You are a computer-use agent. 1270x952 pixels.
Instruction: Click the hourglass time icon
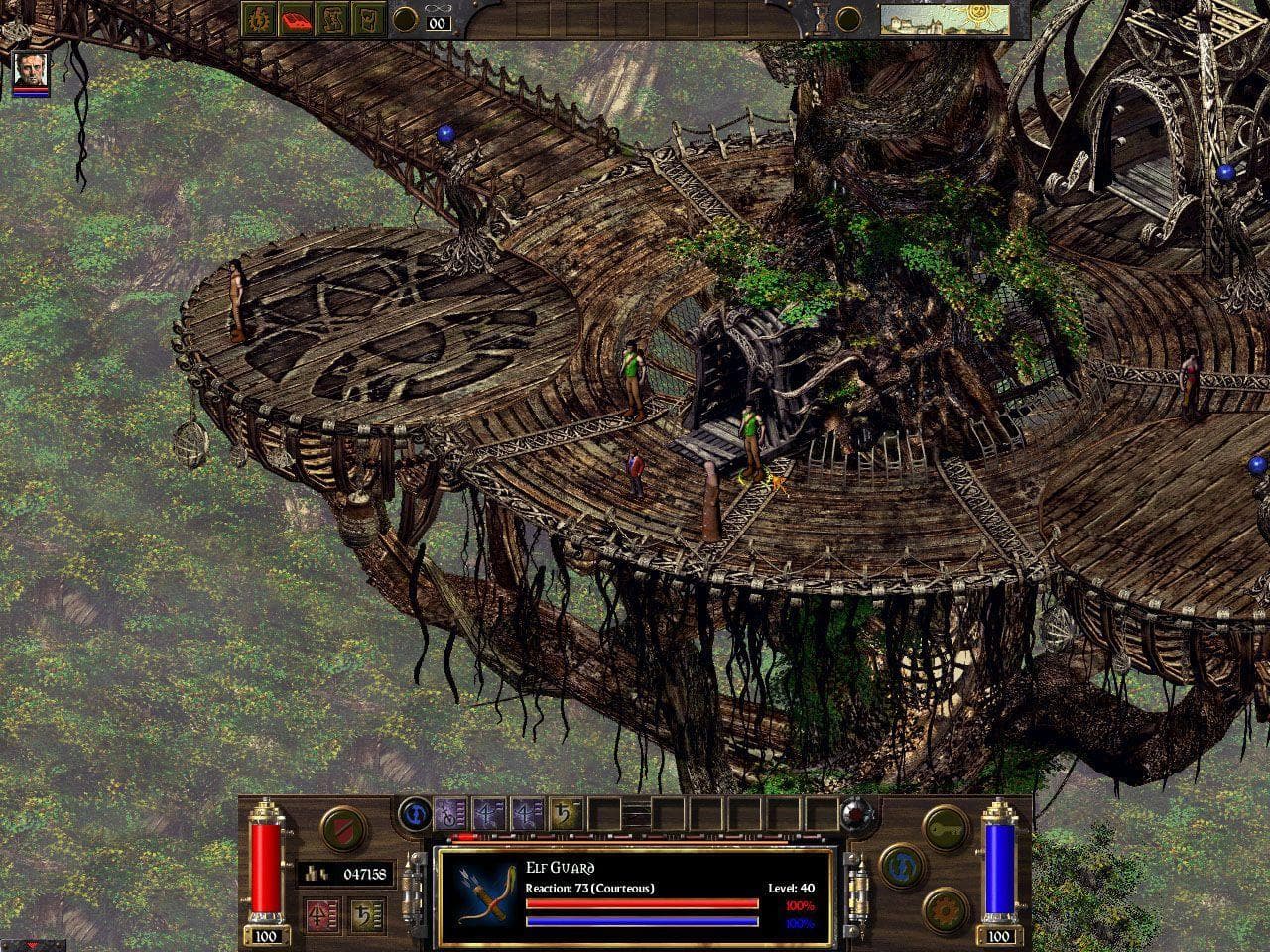pyautogui.click(x=823, y=18)
